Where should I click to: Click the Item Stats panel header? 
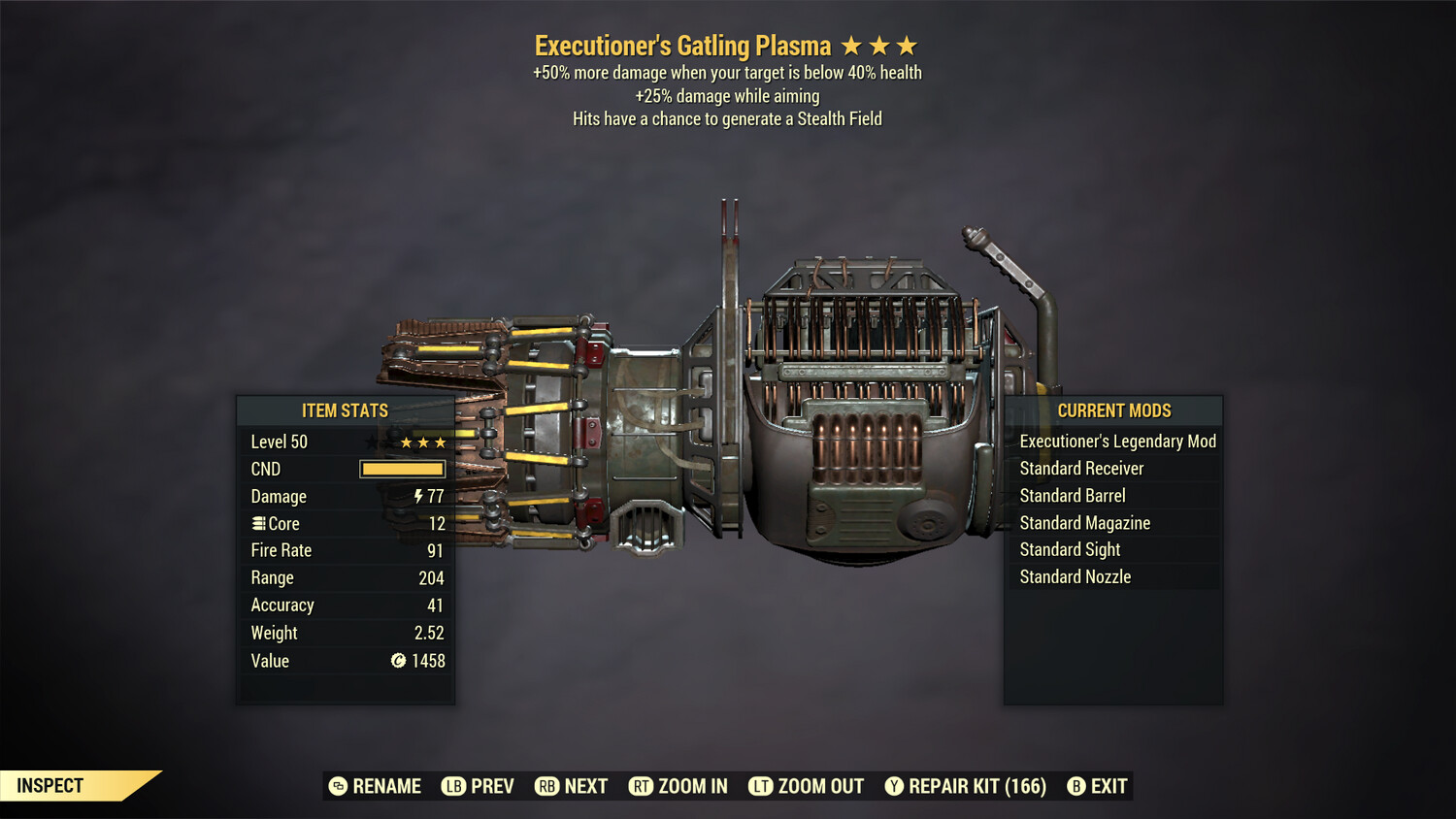click(346, 409)
